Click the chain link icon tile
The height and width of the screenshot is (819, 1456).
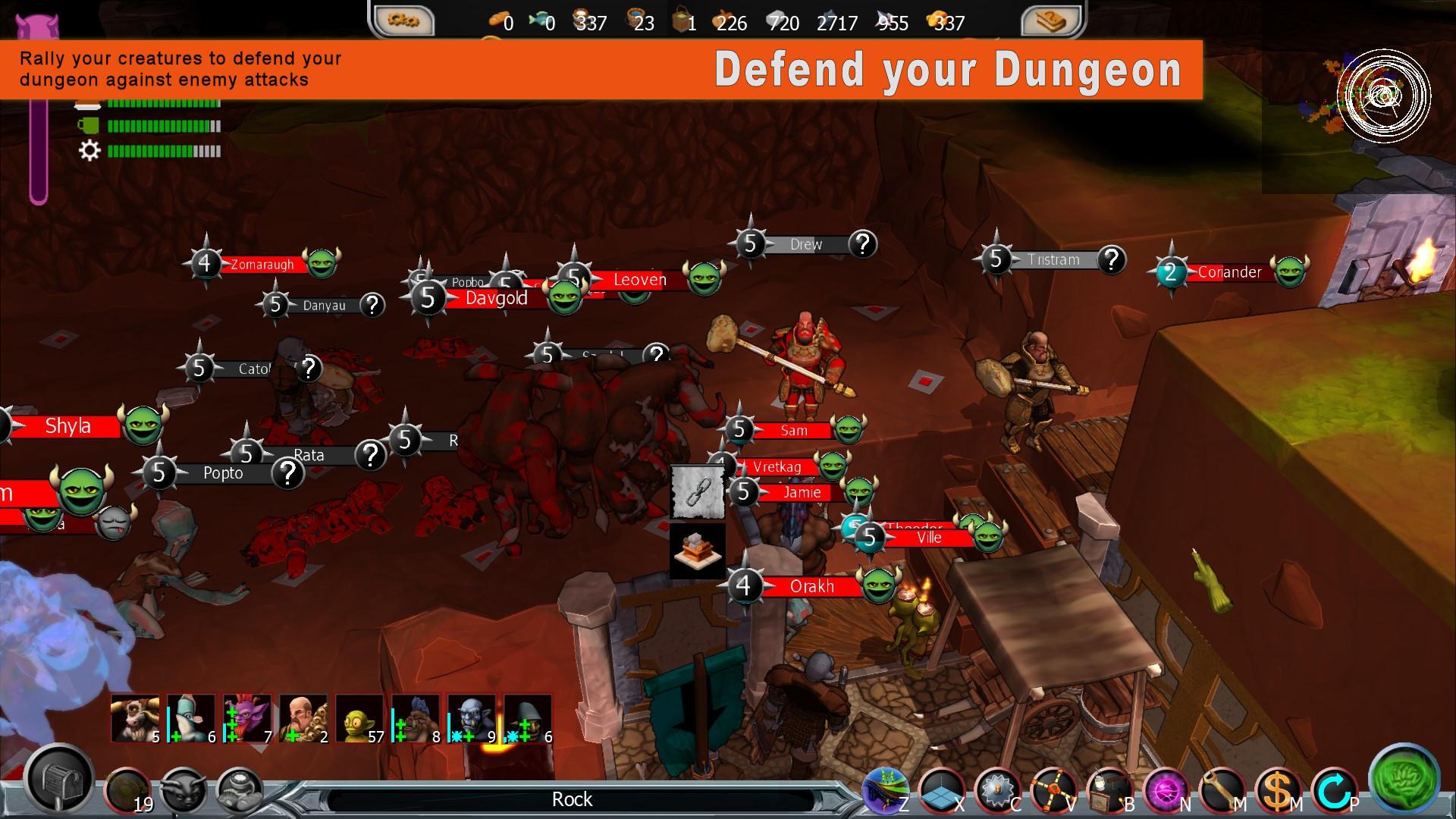click(x=697, y=491)
